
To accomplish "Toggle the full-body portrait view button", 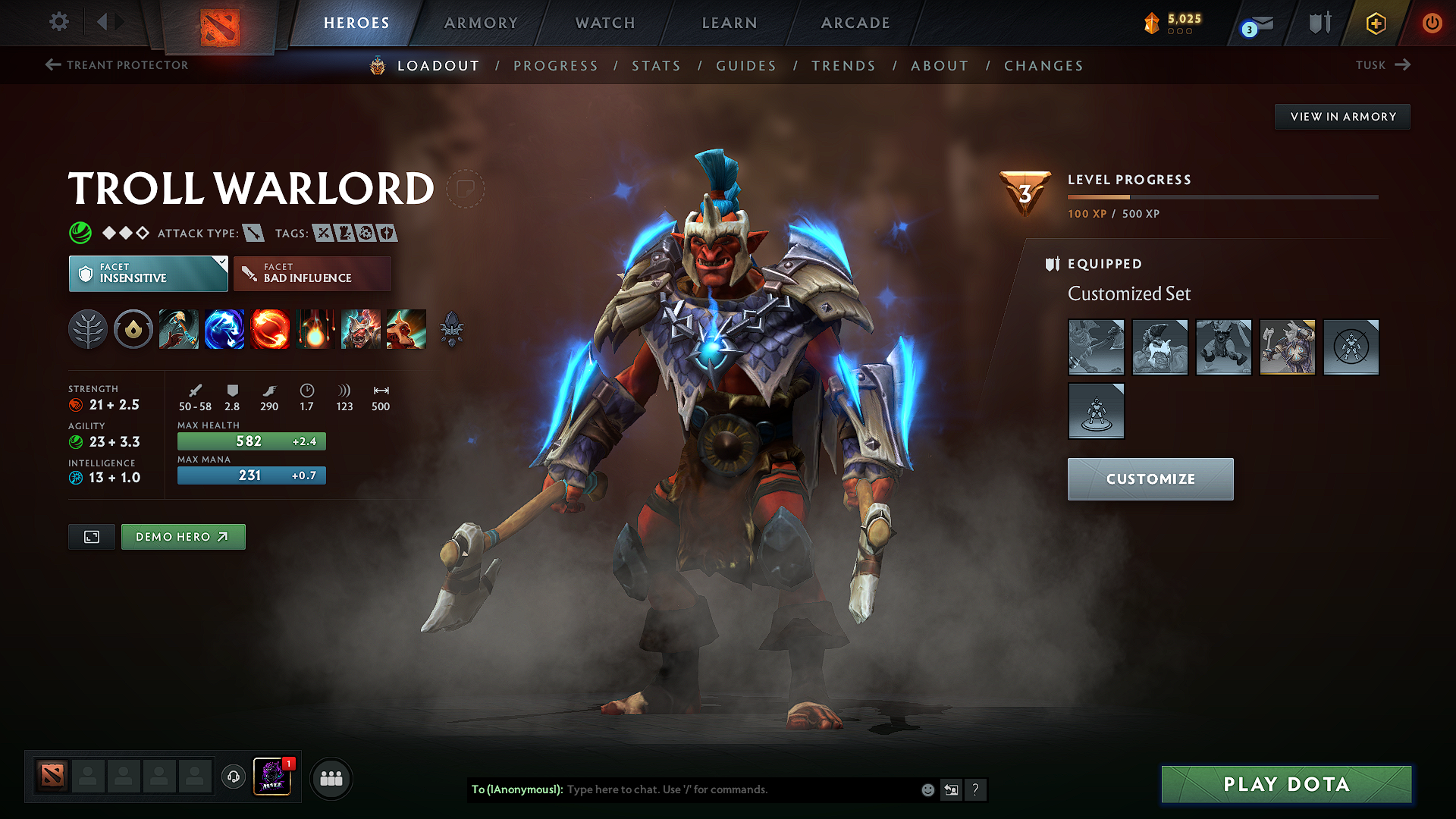I will (91, 536).
